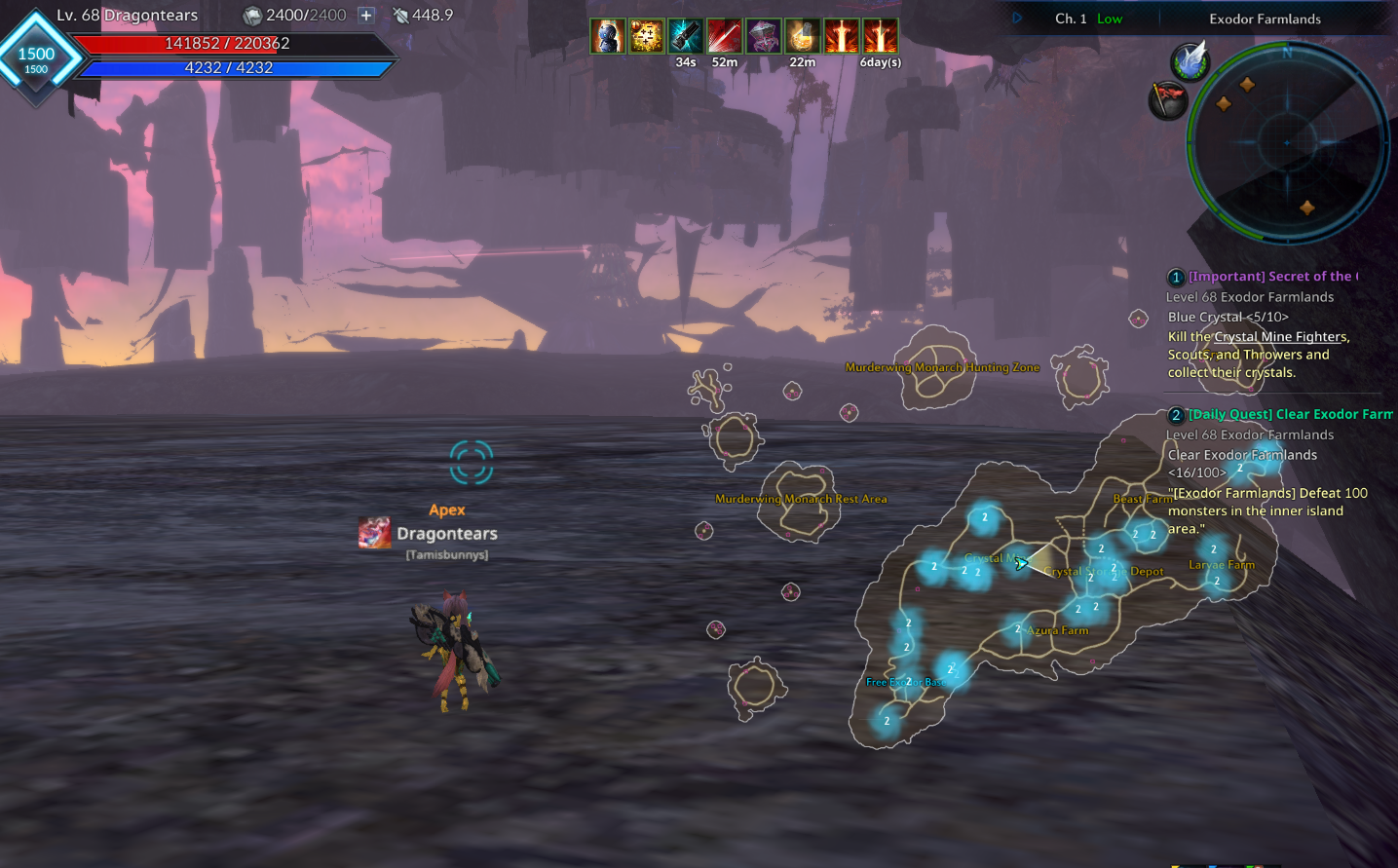Select the Ch. 1 Low channel indicator

click(1088, 19)
